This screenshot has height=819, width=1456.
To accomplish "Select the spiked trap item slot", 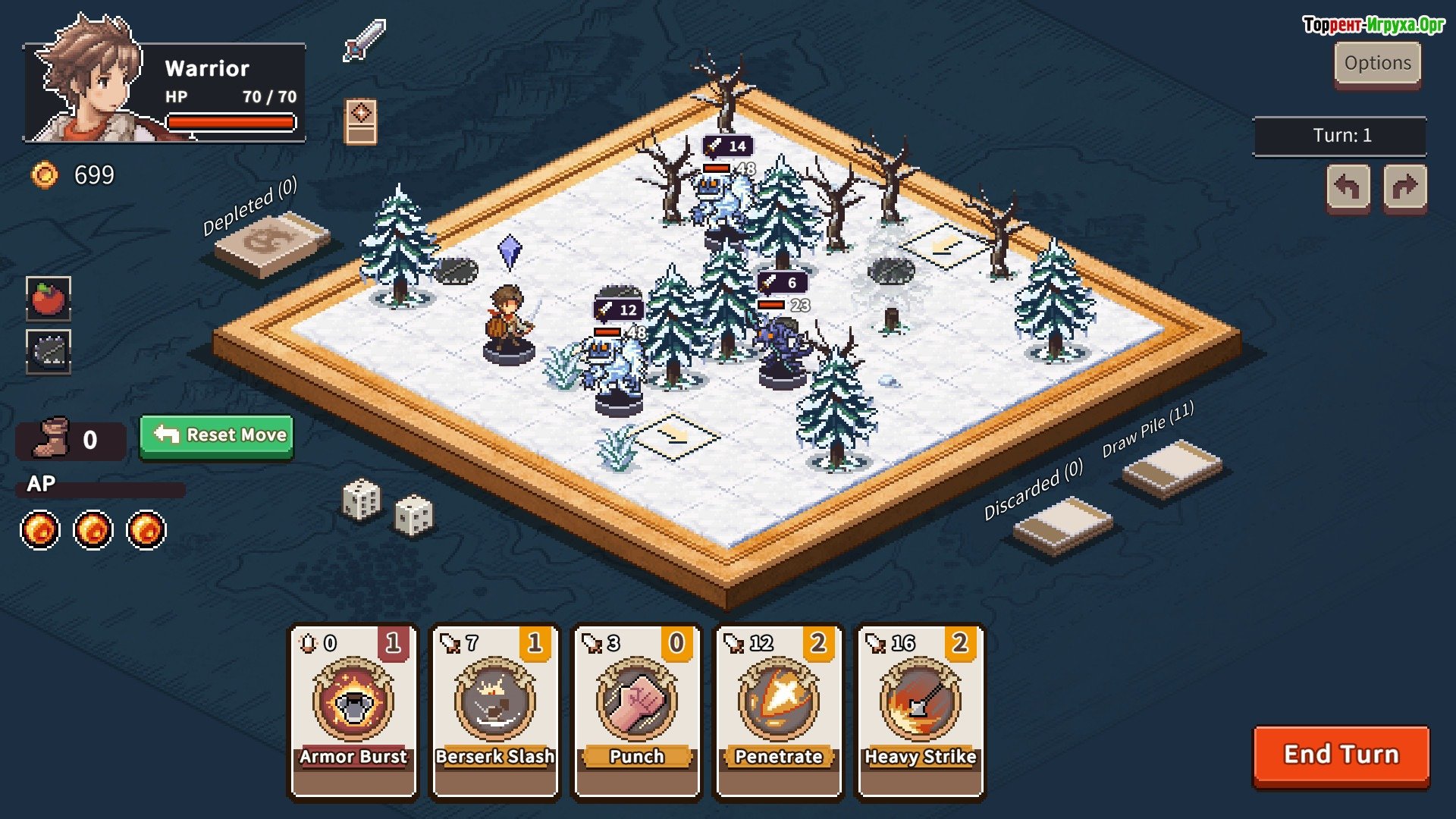I will [x=49, y=351].
